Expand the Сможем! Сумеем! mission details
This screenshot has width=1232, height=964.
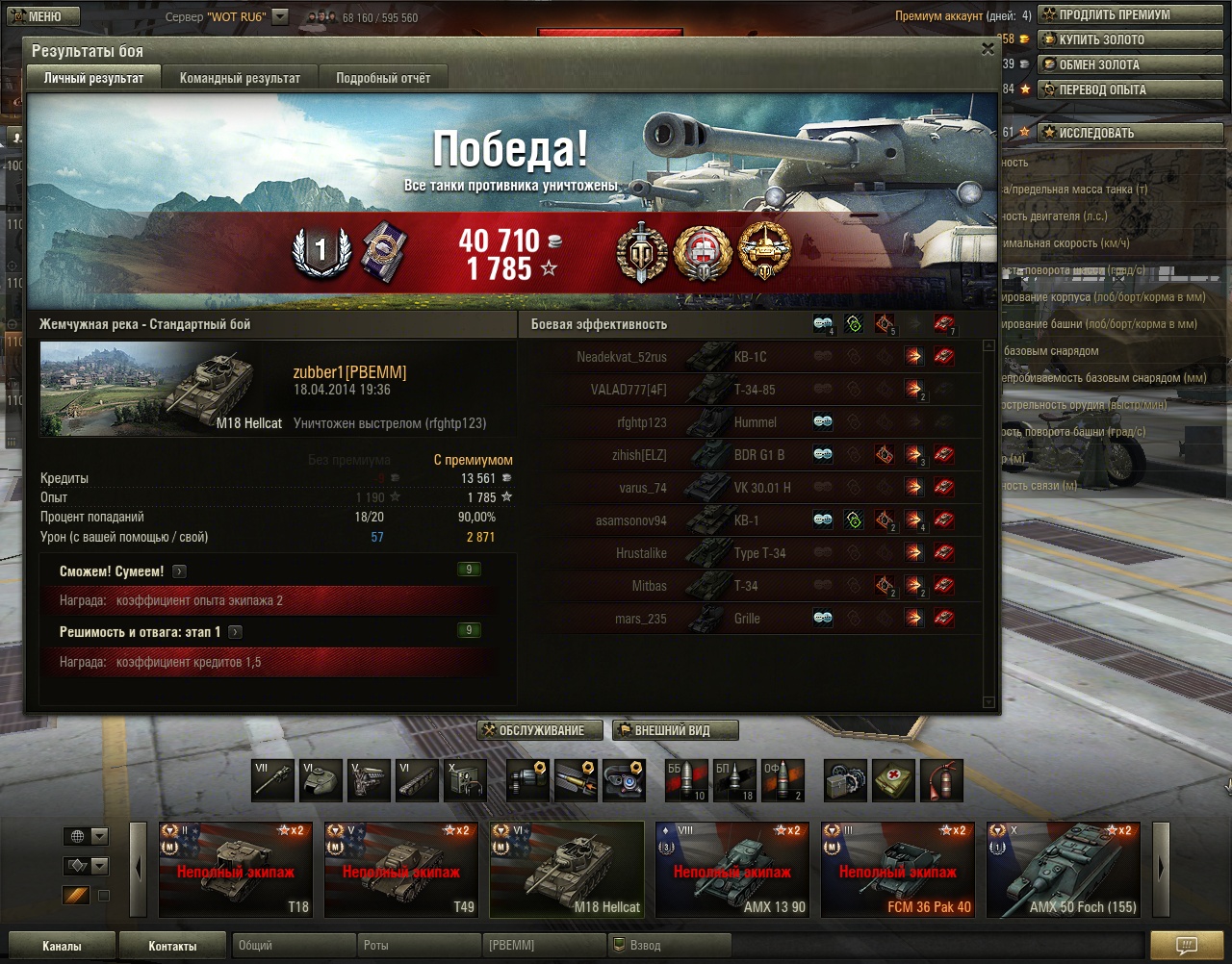pos(180,571)
